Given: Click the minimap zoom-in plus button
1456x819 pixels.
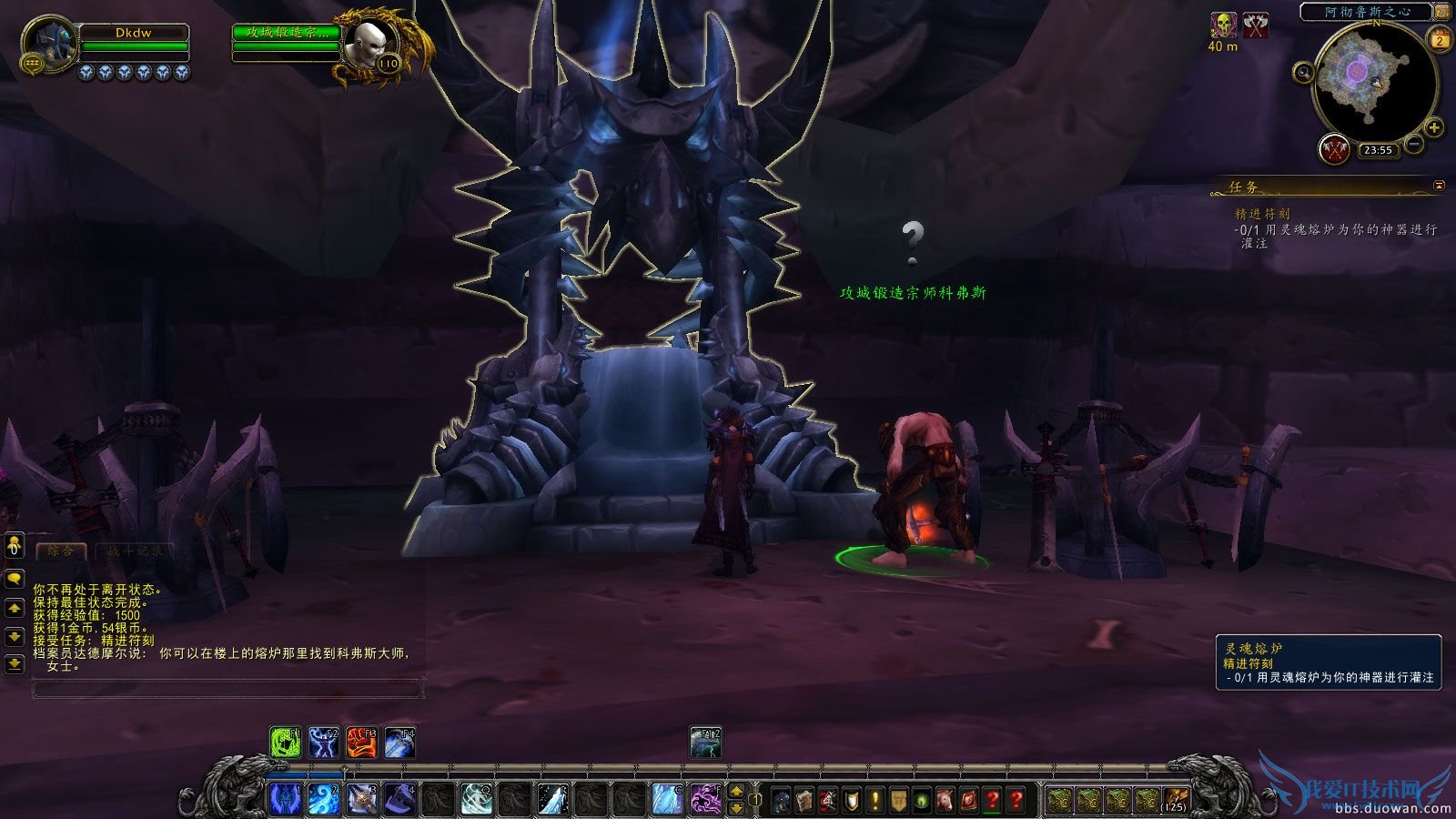Looking at the screenshot, I should click(x=1434, y=127).
